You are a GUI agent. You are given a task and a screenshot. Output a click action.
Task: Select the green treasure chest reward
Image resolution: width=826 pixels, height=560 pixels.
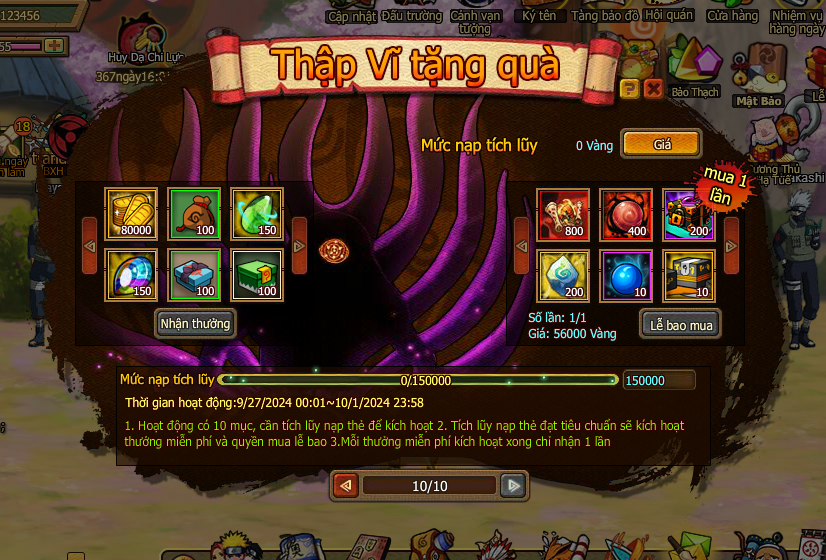(x=257, y=275)
